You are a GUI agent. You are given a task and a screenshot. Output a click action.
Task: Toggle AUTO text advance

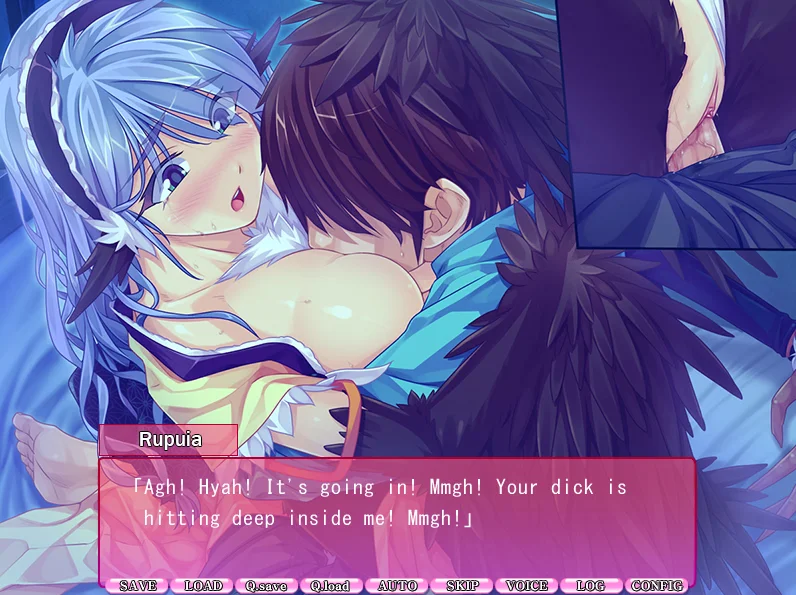[x=397, y=586]
